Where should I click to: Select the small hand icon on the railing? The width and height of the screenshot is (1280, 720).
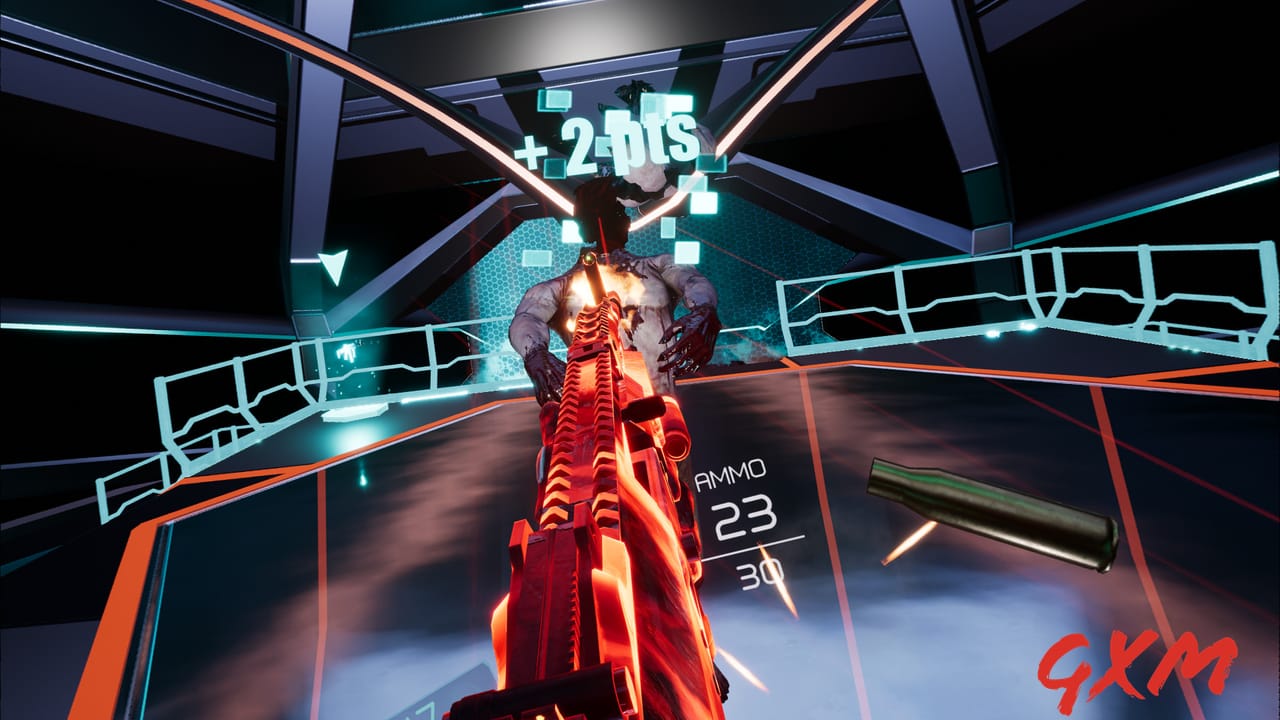tap(345, 350)
